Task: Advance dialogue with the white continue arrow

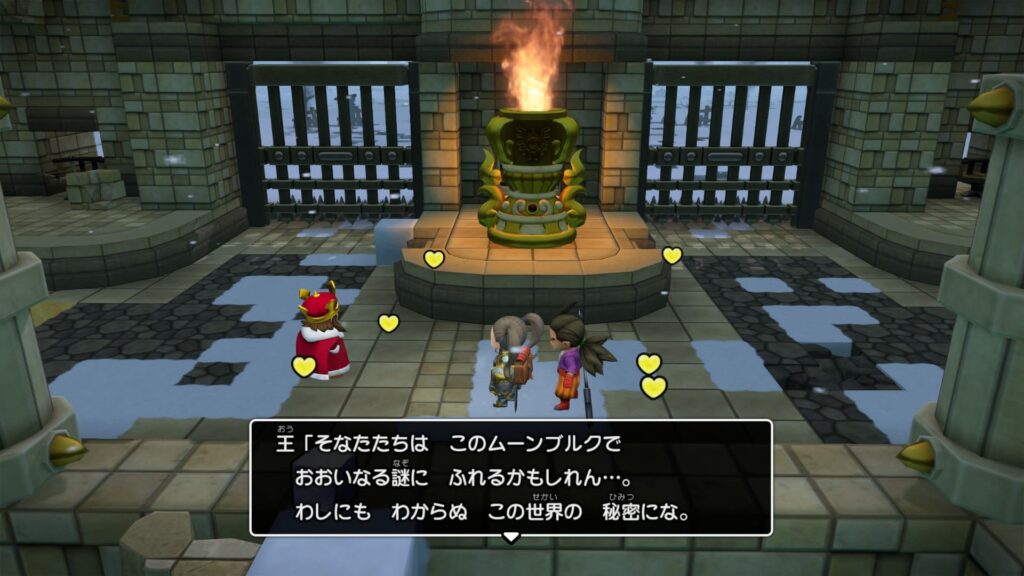Action: point(511,537)
